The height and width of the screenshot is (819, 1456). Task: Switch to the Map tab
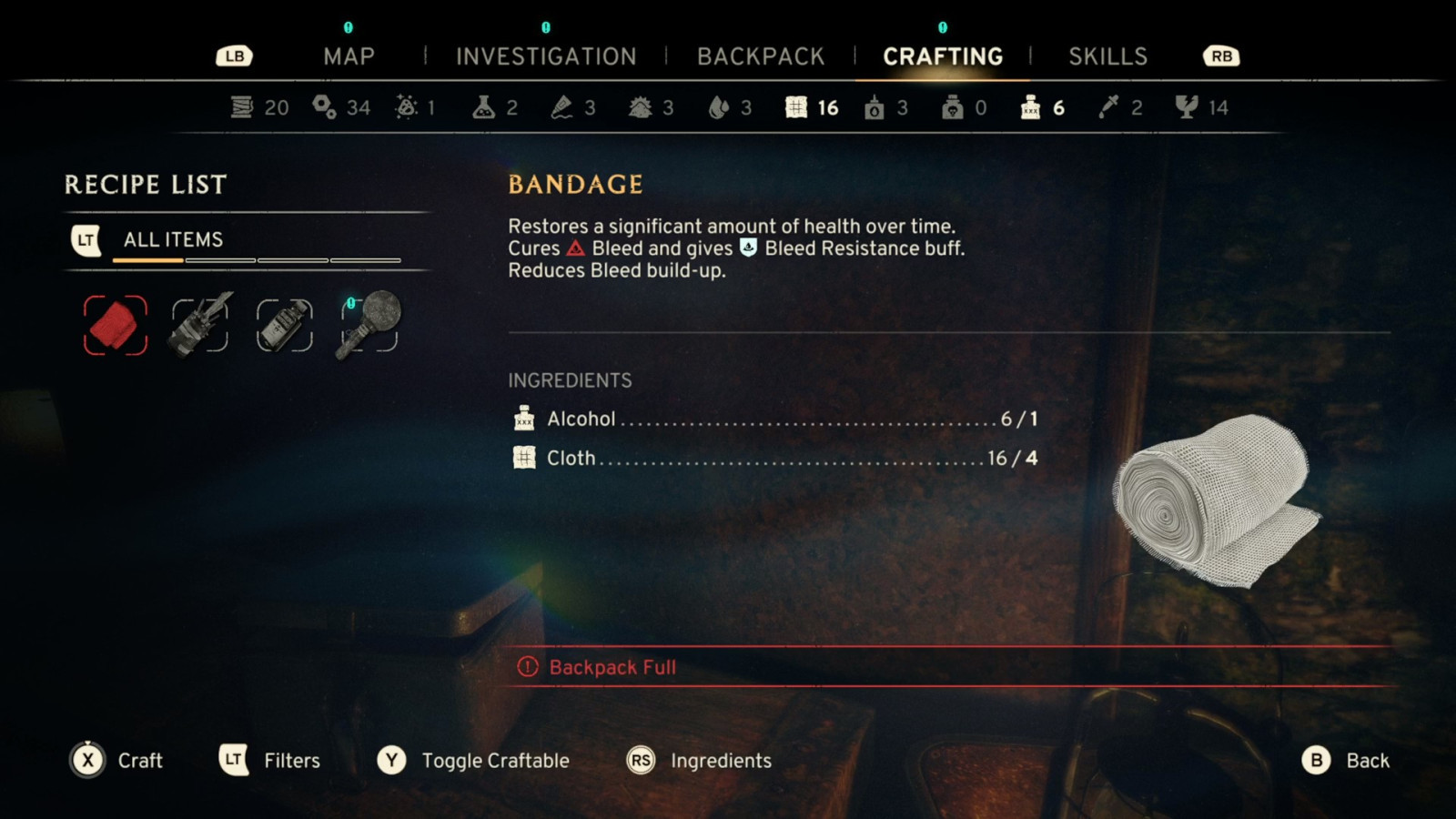pos(349,56)
